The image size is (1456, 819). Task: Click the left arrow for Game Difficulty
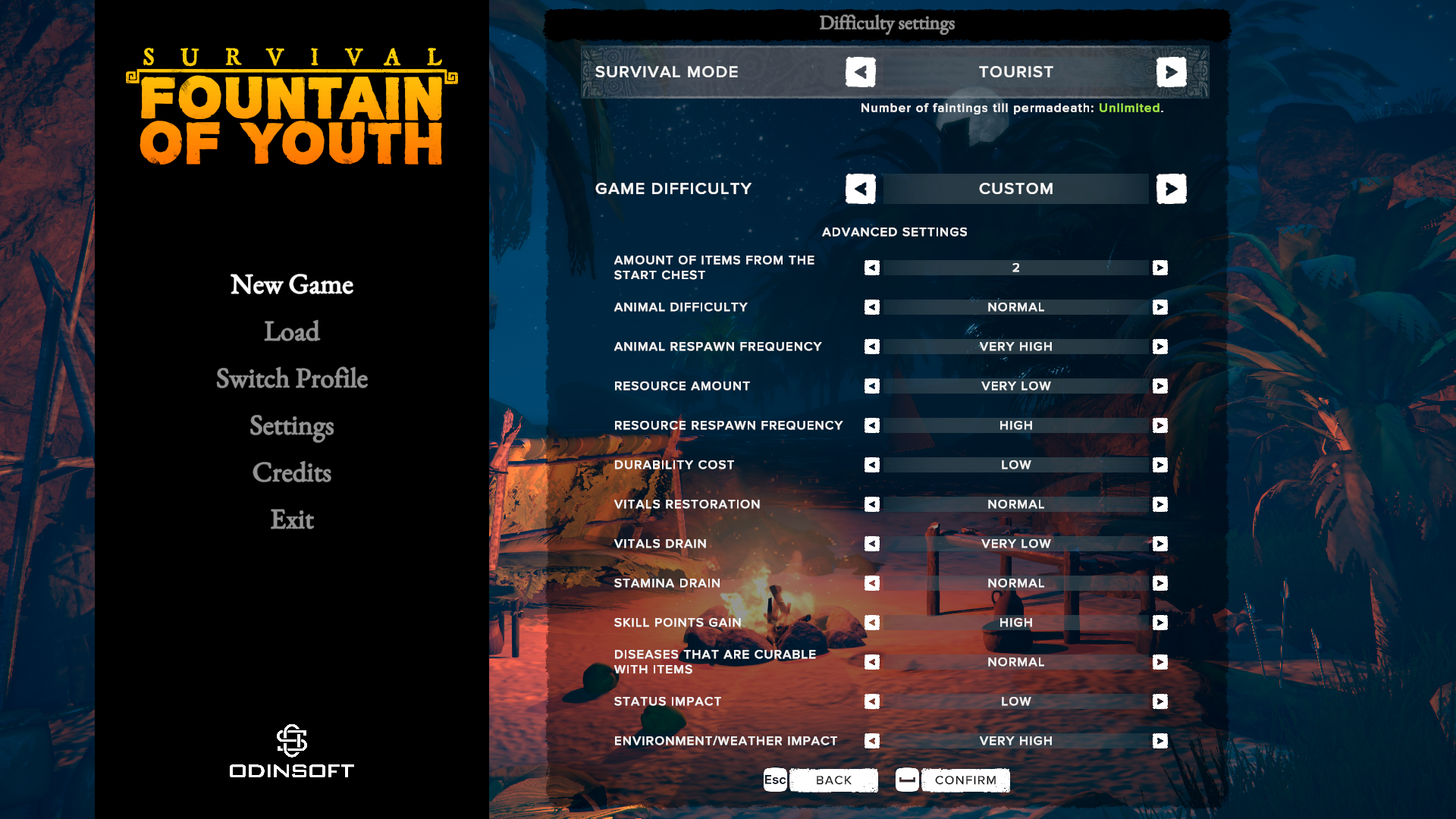[x=860, y=189]
